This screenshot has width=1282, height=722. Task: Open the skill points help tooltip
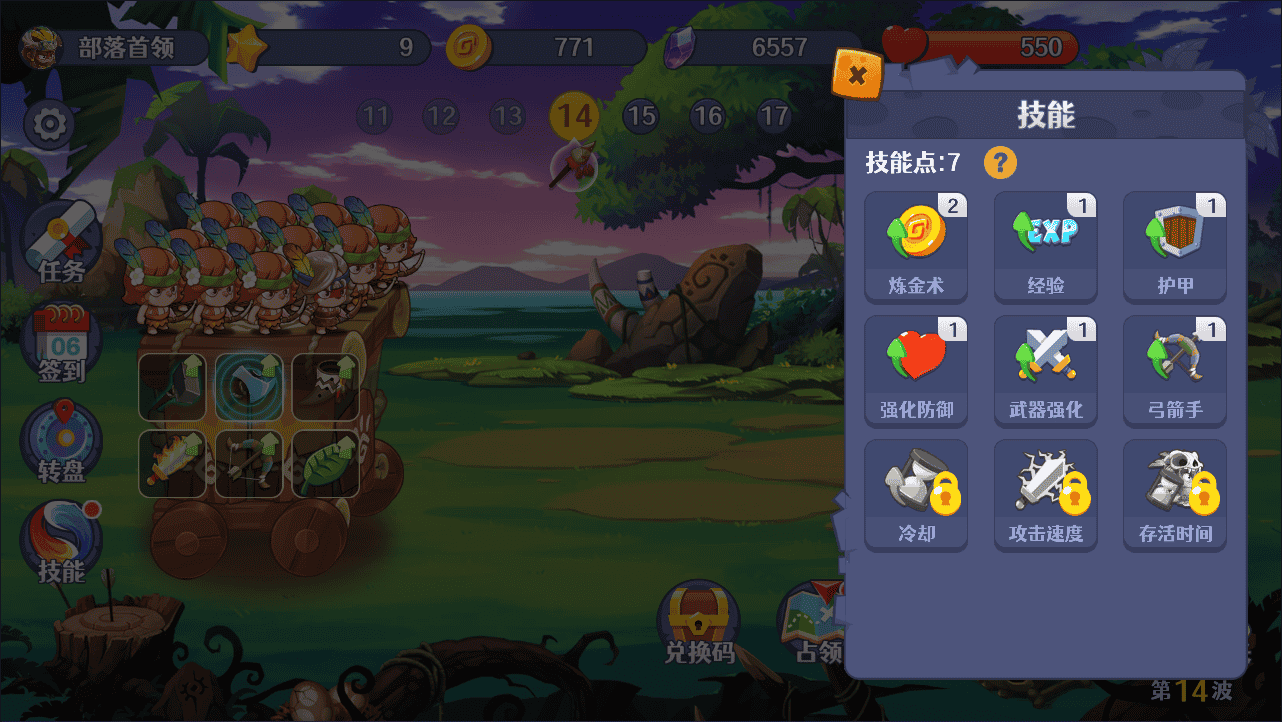click(x=1000, y=162)
